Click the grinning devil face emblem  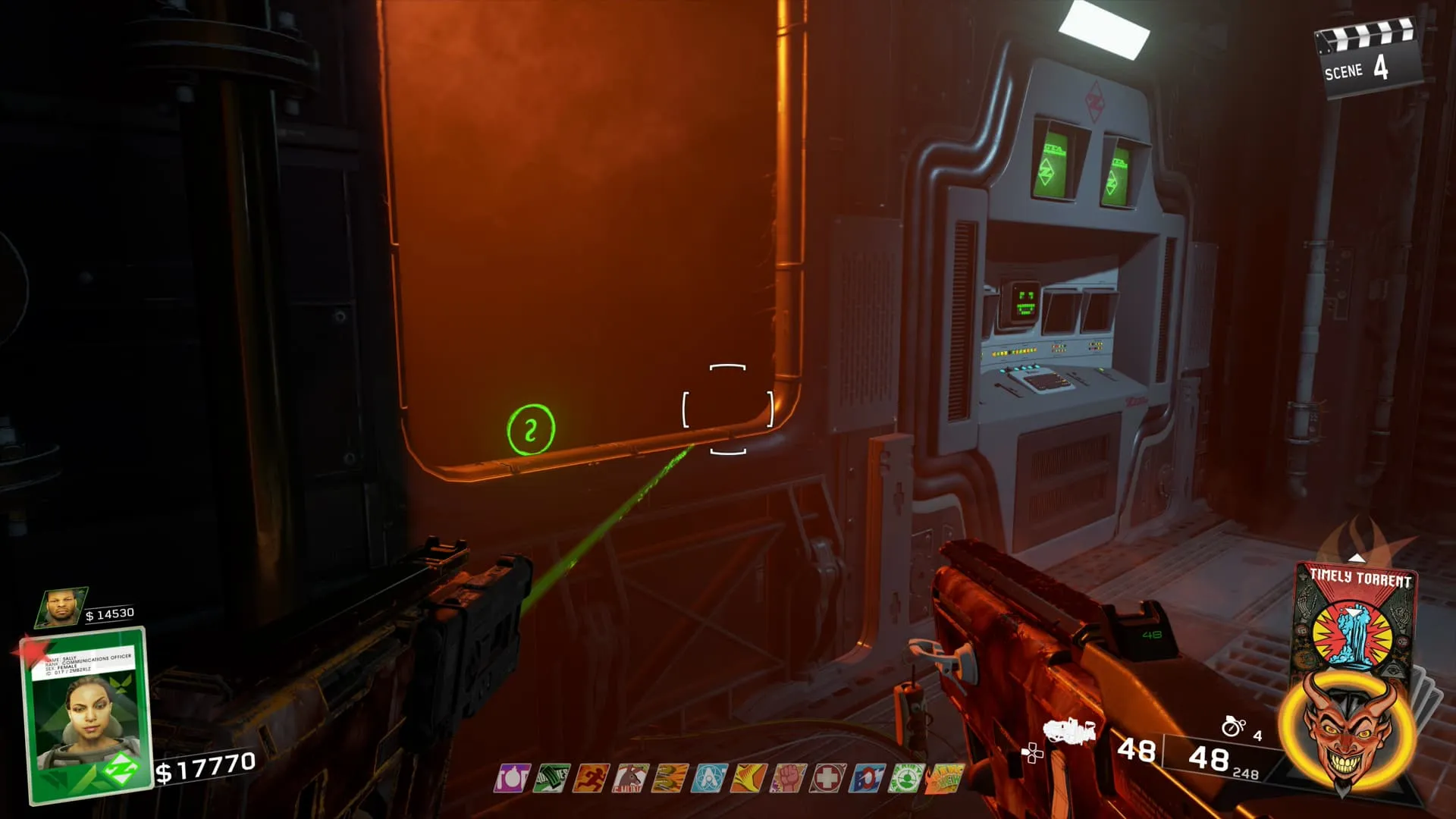click(1342, 730)
